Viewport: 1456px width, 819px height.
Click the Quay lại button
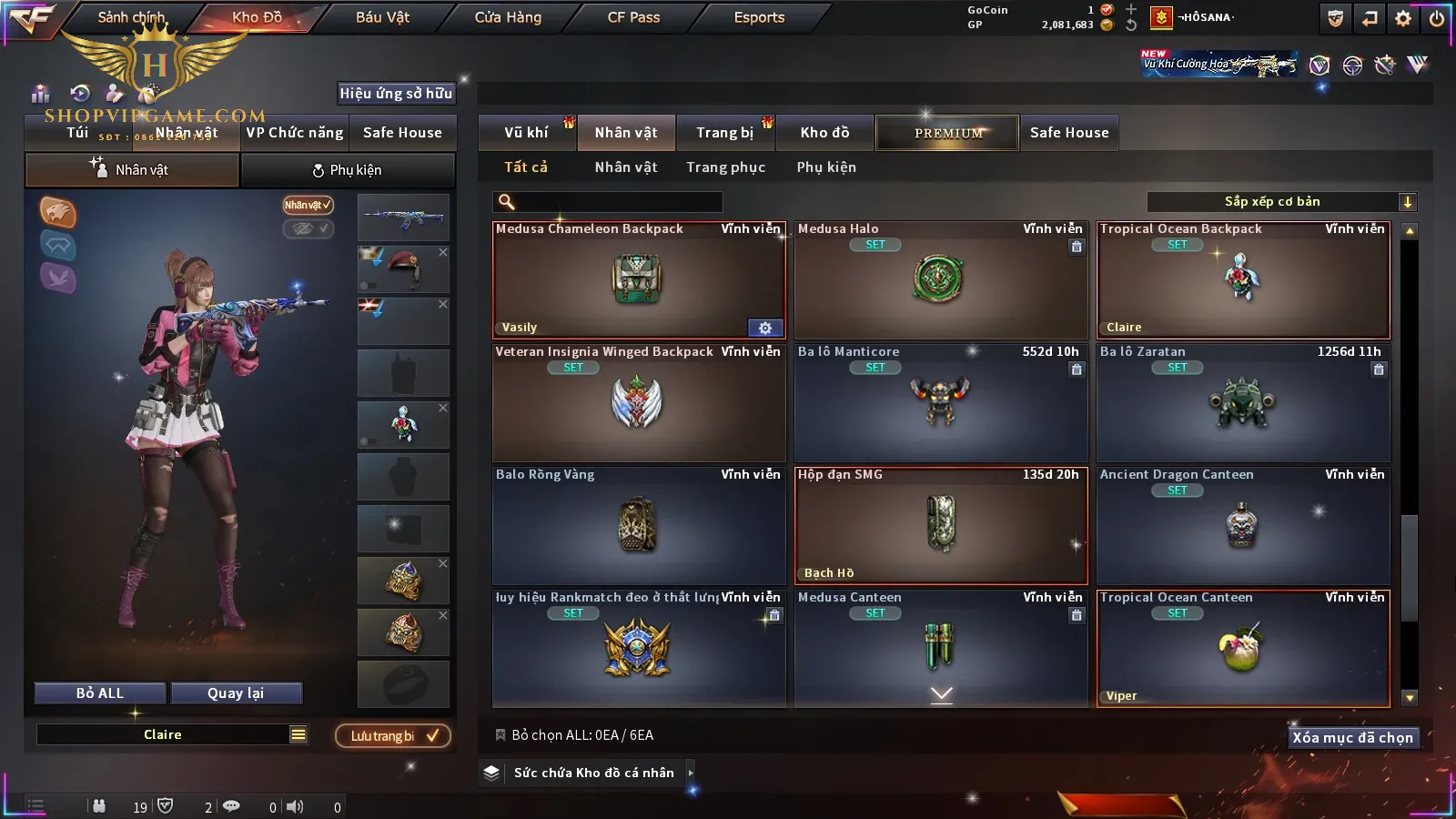pyautogui.click(x=236, y=693)
